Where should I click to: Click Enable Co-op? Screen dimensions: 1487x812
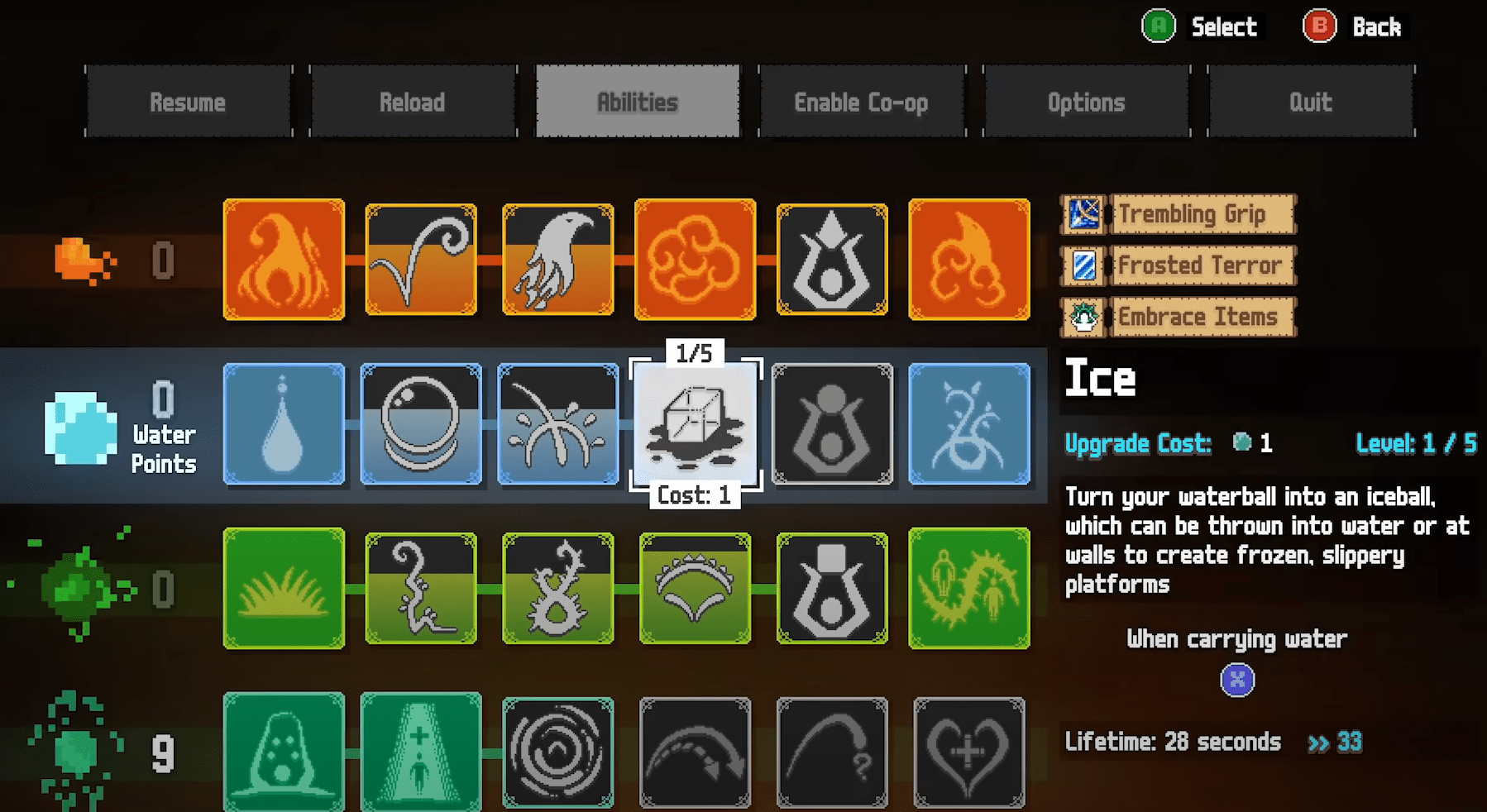click(x=862, y=101)
